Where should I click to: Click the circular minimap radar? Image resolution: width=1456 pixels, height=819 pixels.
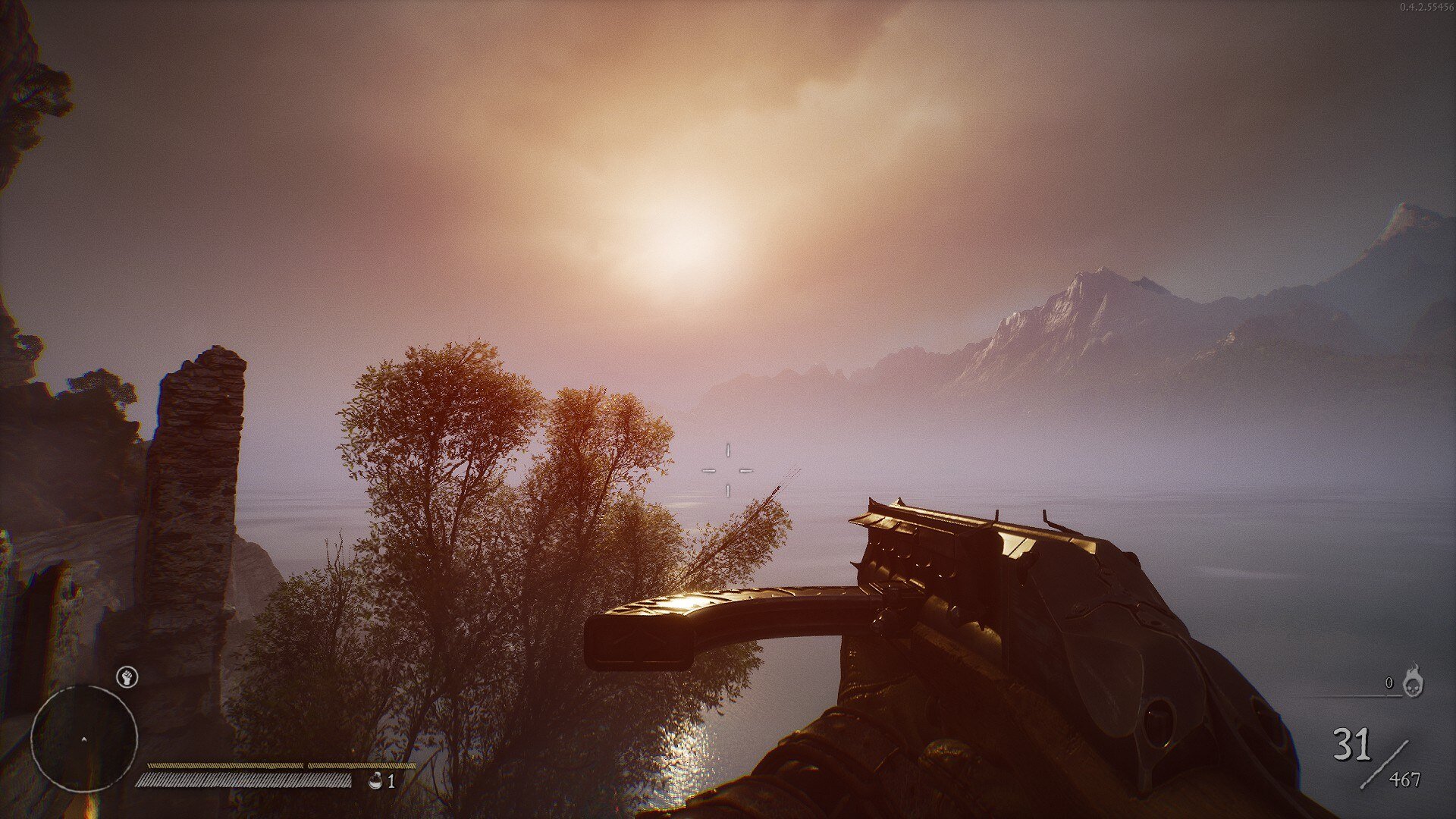point(84,739)
